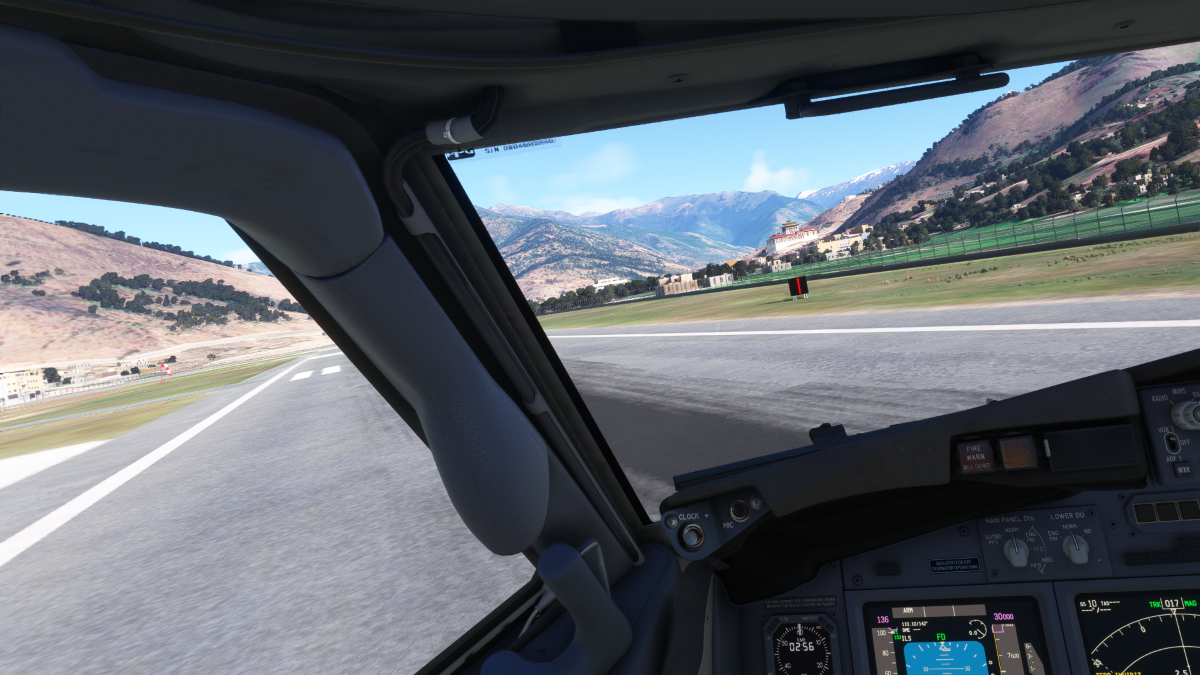Reset the amber Master Caution light

point(1019,452)
